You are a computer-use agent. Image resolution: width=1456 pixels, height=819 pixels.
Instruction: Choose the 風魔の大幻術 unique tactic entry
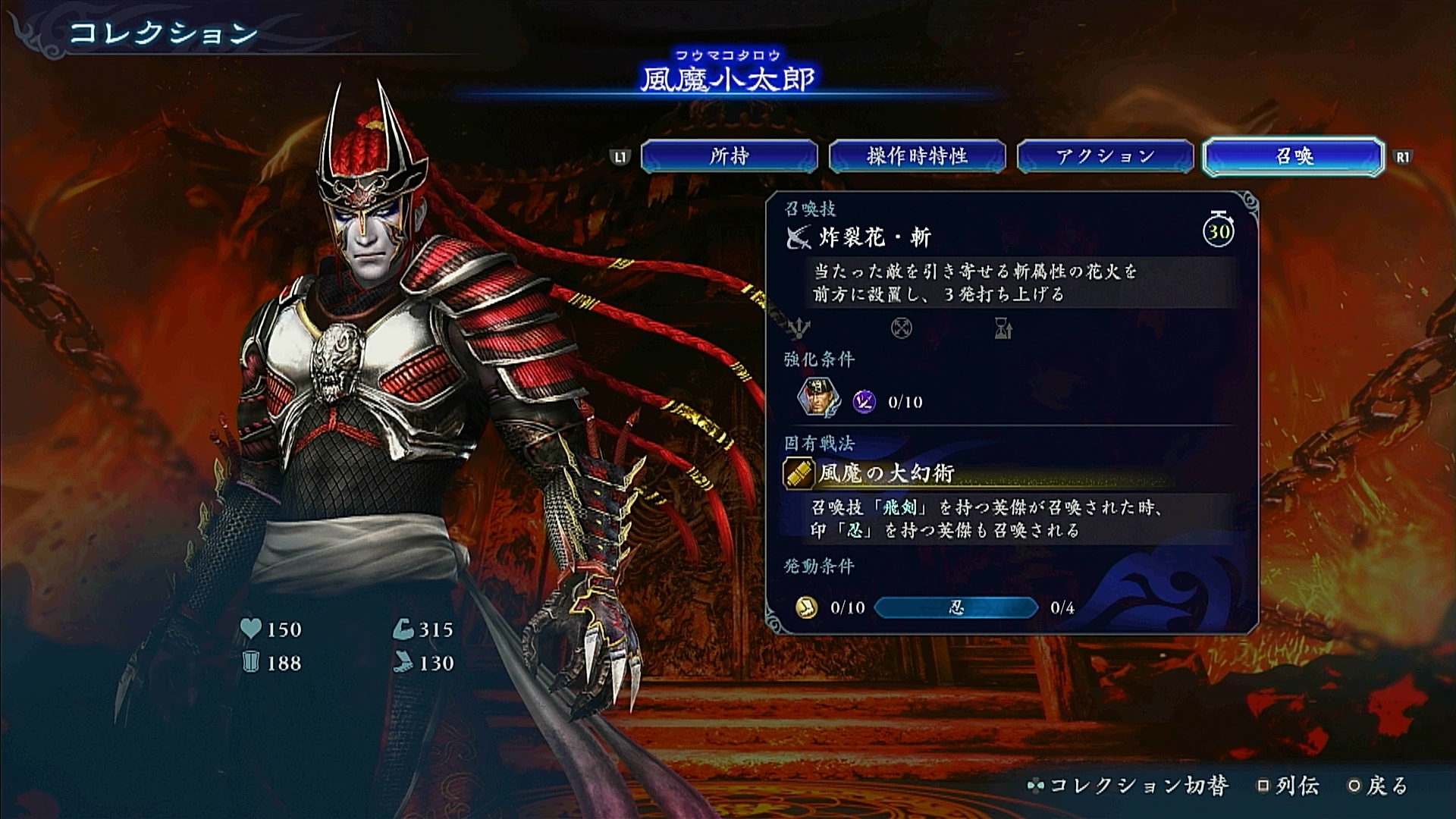click(886, 473)
